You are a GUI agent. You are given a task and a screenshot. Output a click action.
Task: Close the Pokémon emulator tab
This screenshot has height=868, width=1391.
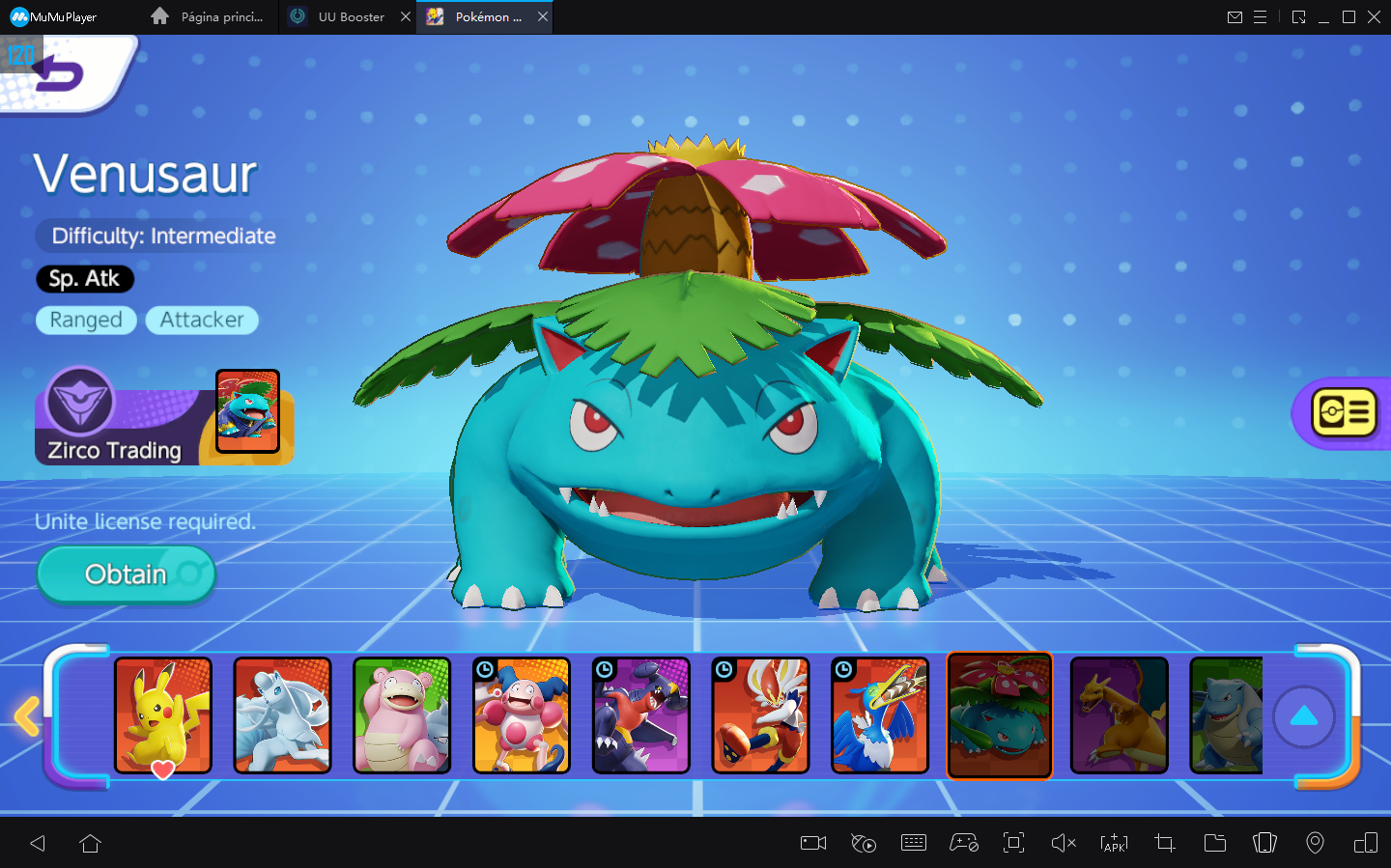coord(543,16)
